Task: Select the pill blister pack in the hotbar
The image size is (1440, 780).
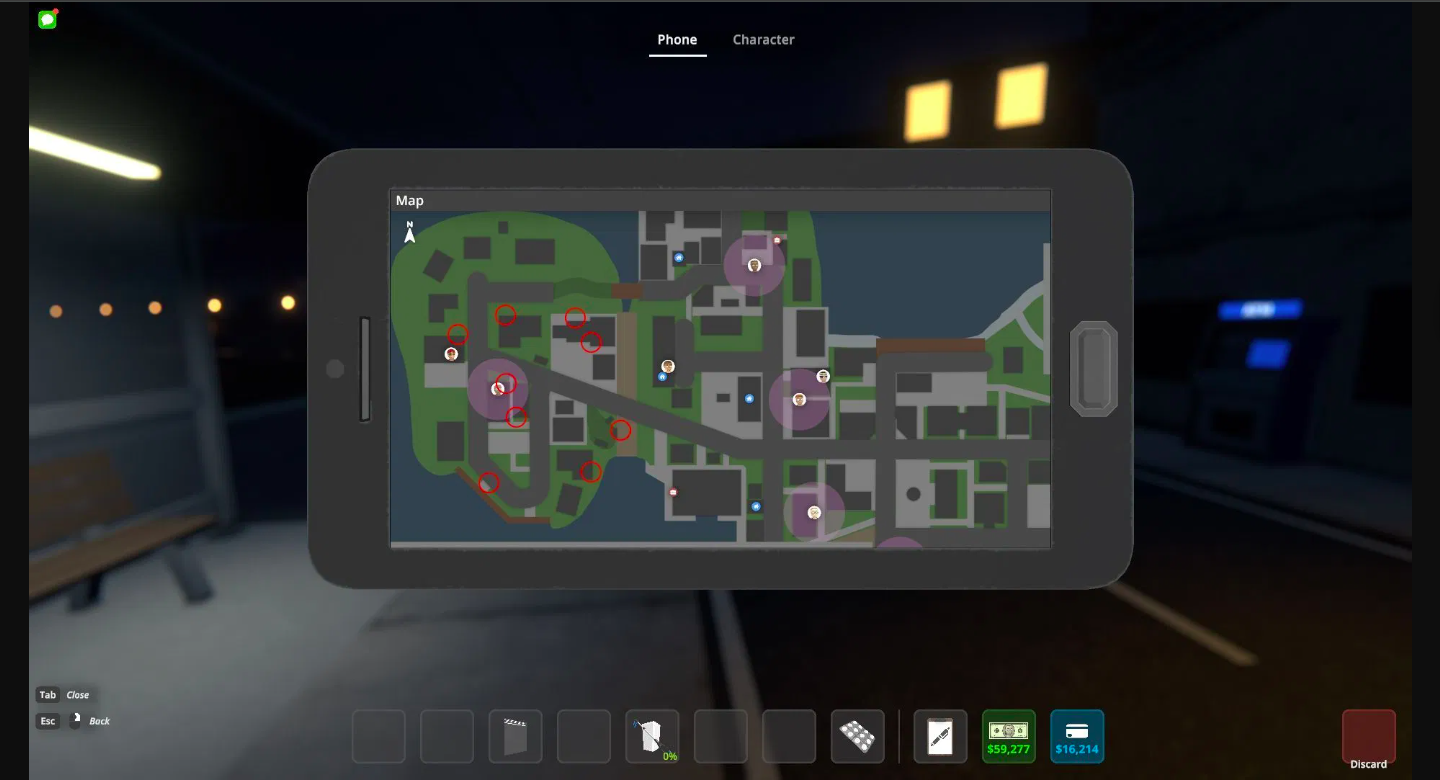Action: click(857, 736)
